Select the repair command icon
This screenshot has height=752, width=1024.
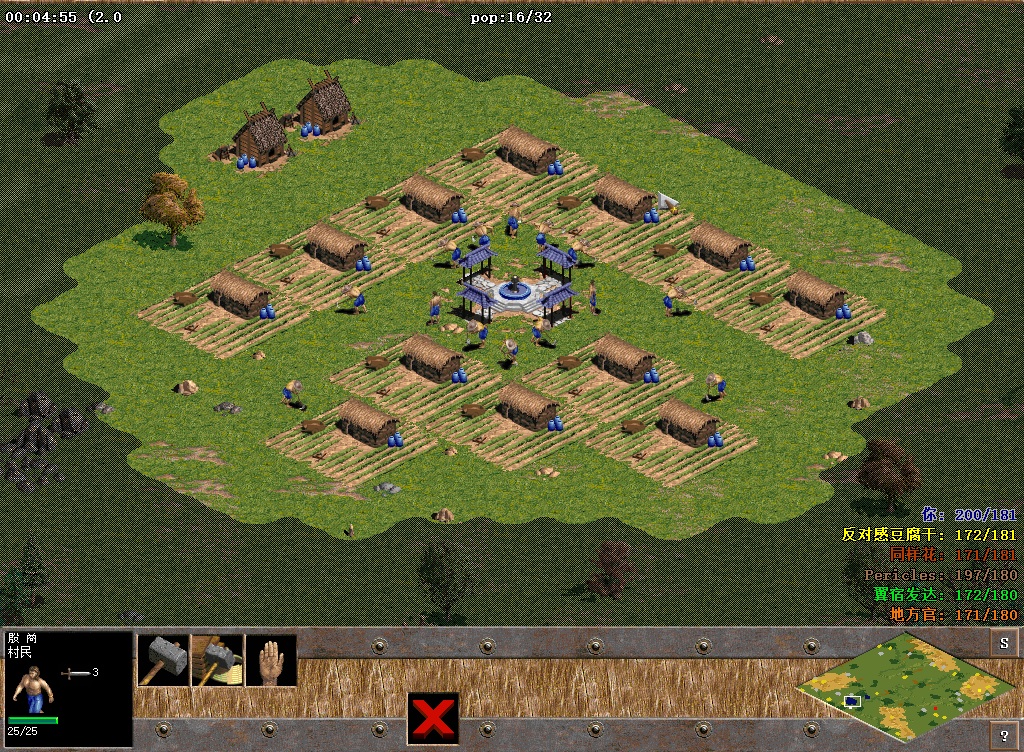(x=217, y=660)
